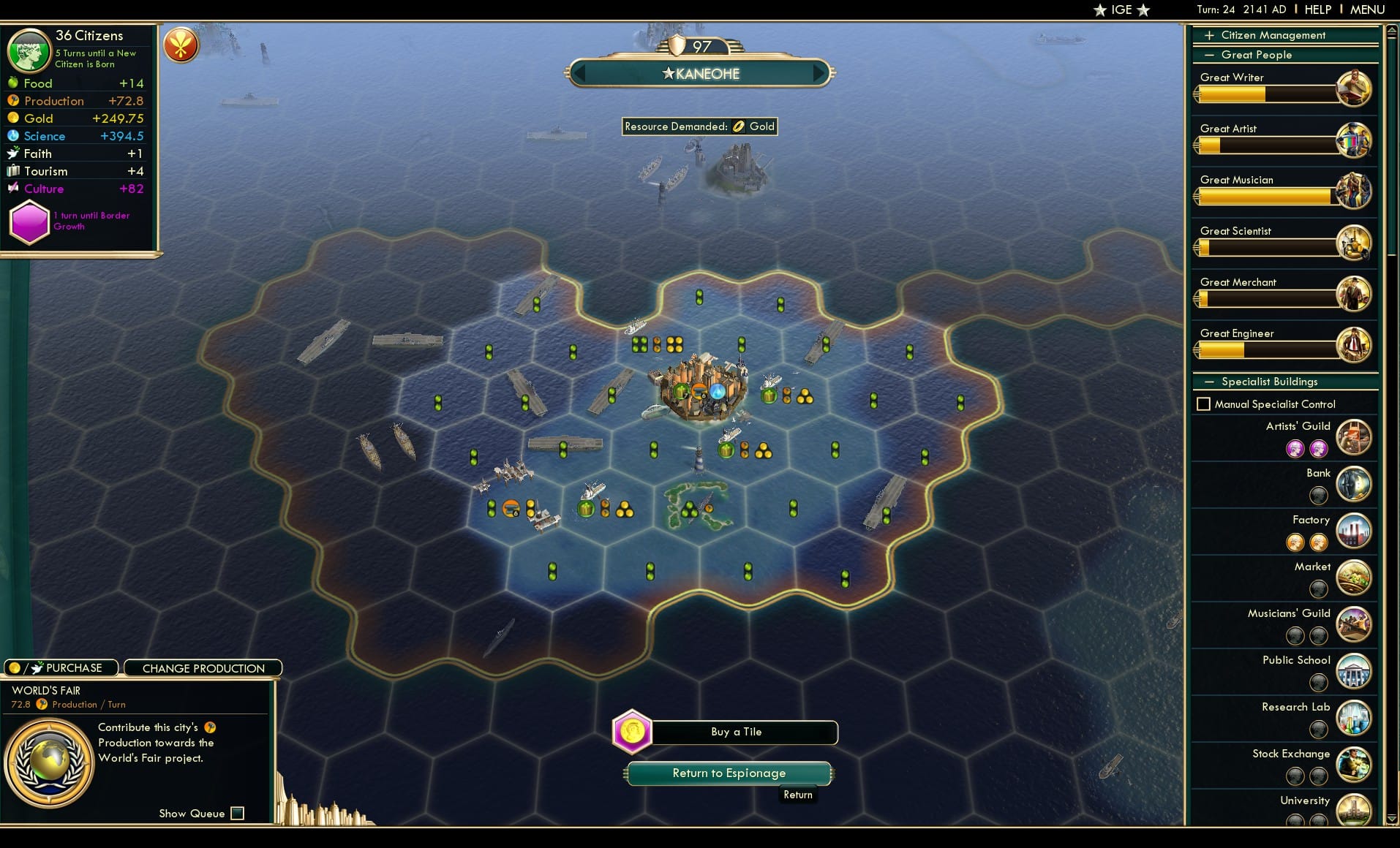Viewport: 1400px width, 848px height.
Task: Click the Great Engineer progress bar
Action: click(x=1265, y=349)
